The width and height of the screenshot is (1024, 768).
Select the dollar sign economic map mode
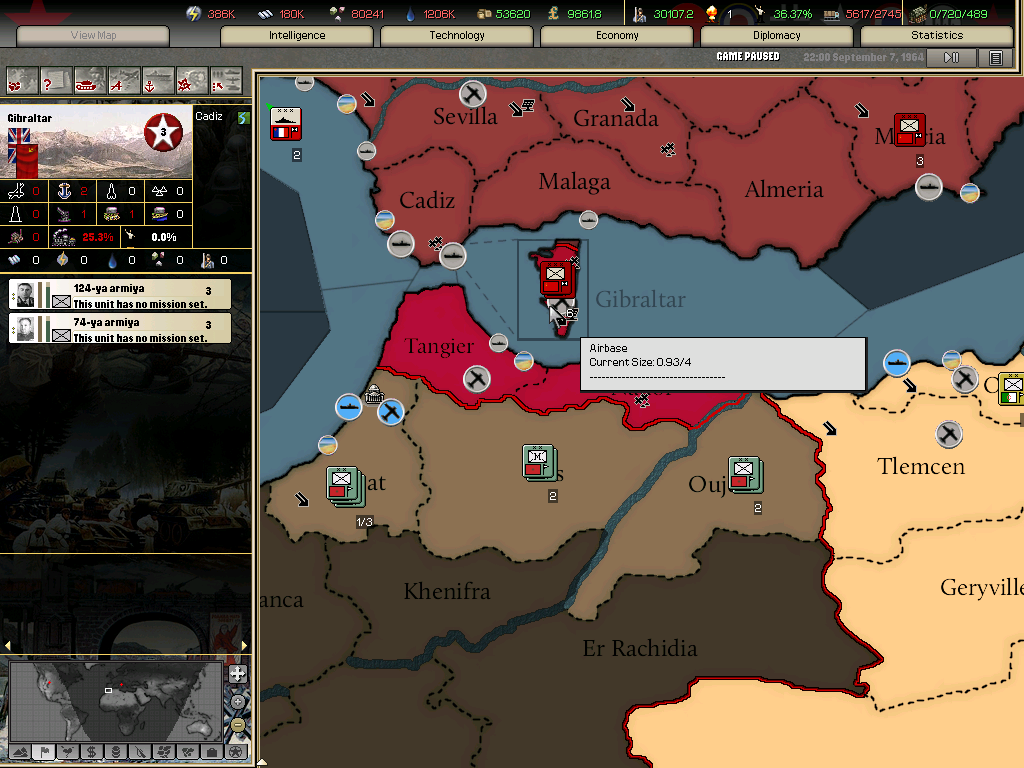click(x=91, y=751)
